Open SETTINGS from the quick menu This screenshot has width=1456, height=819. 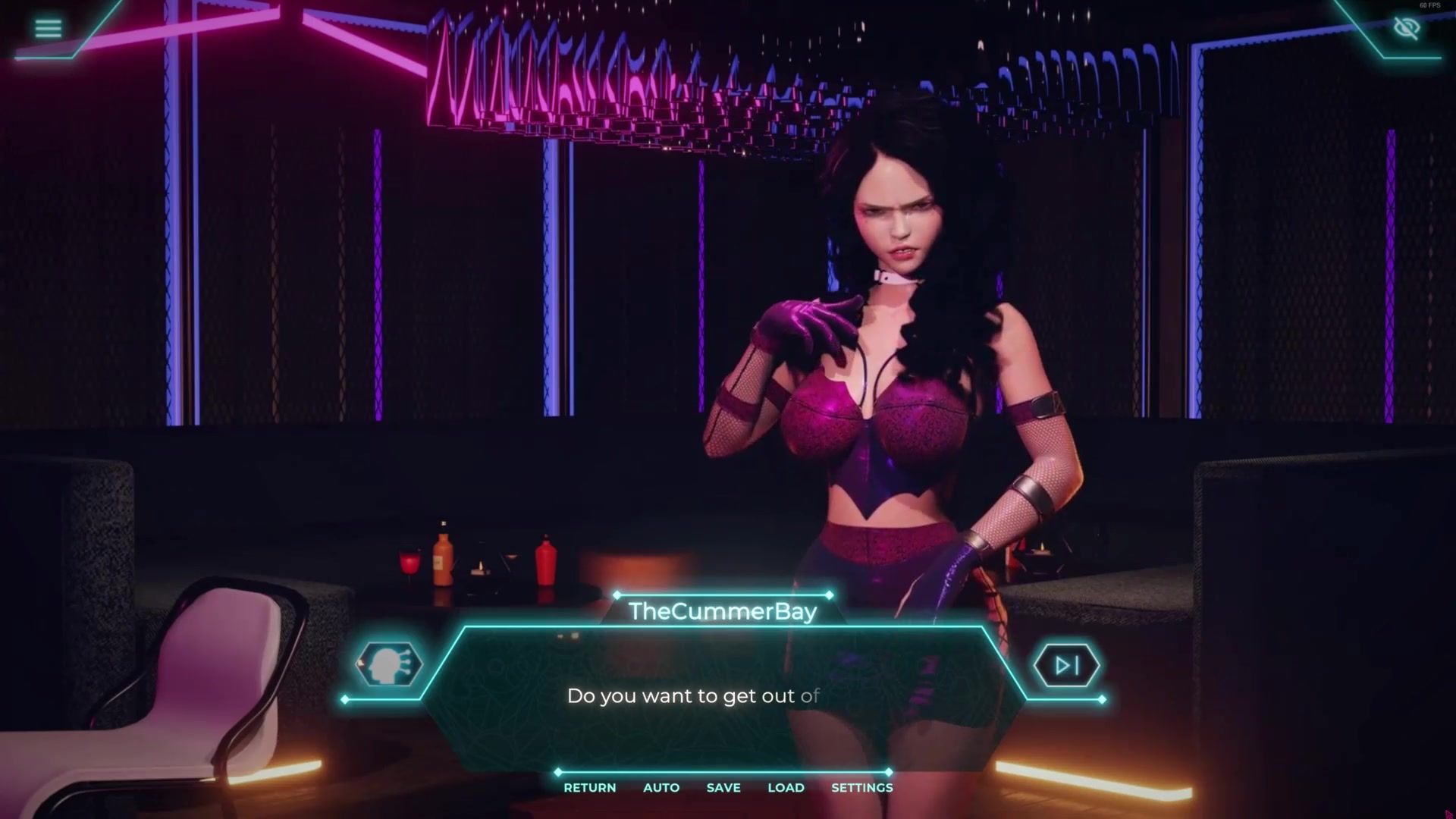click(861, 787)
